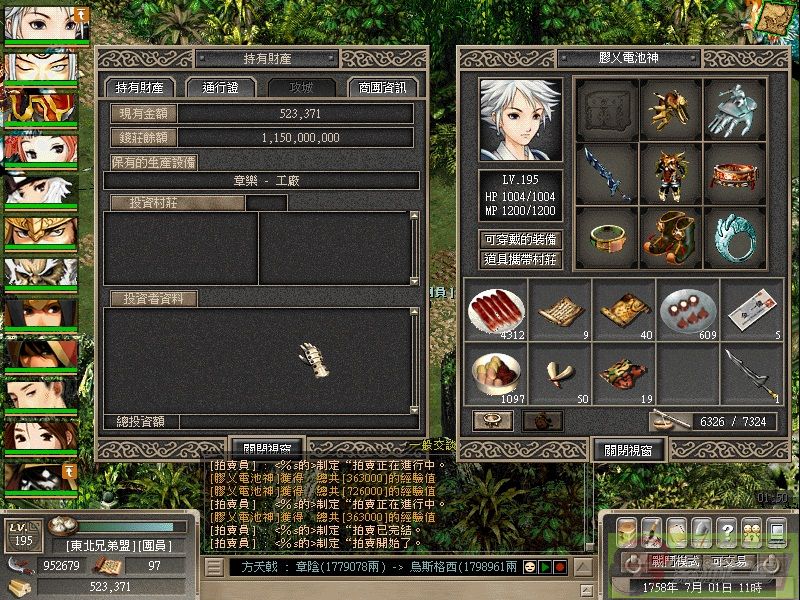The height and width of the screenshot is (600, 800).
Task: Select the 持有財產 tab
Action: (x=139, y=87)
